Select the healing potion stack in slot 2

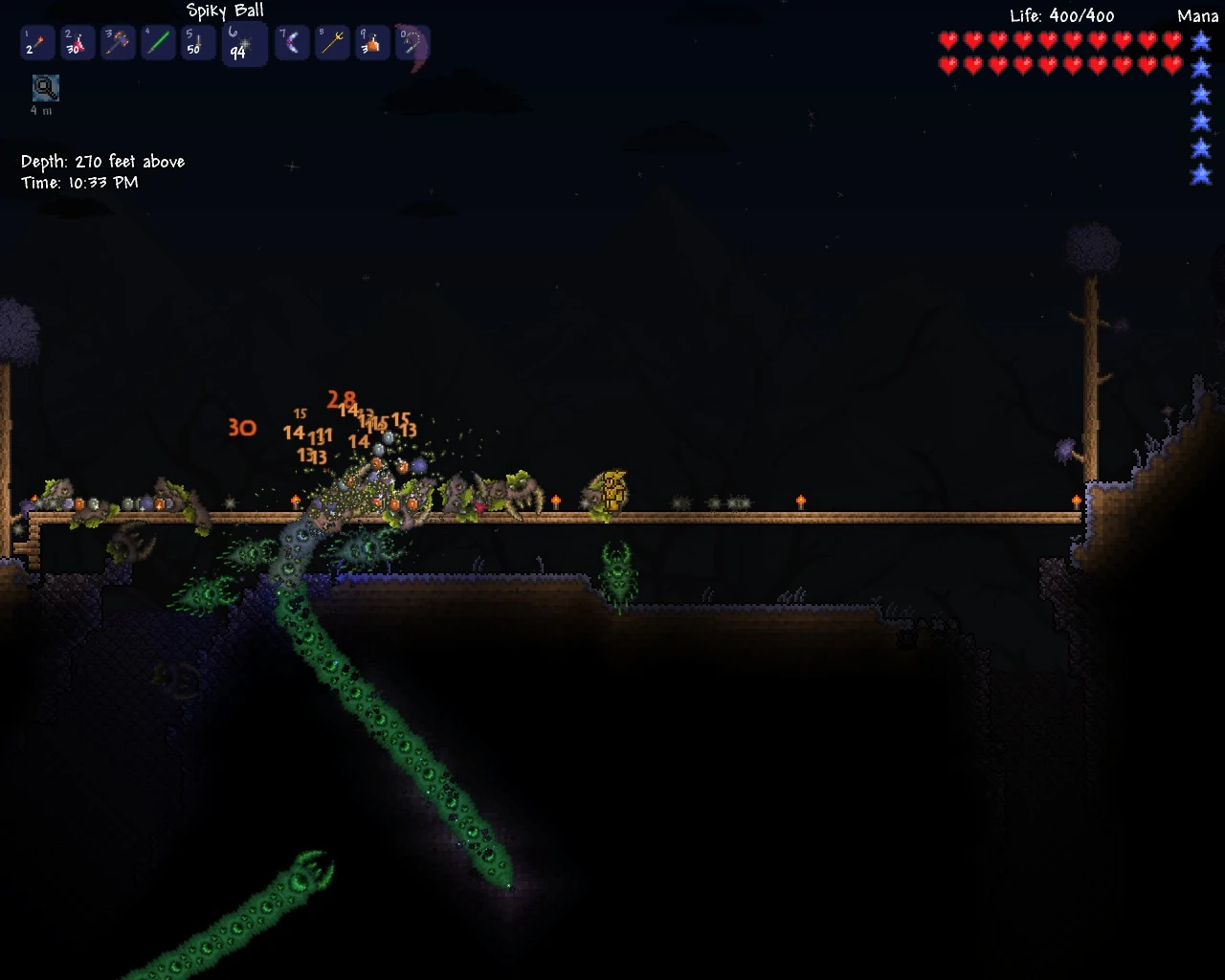[x=77, y=43]
